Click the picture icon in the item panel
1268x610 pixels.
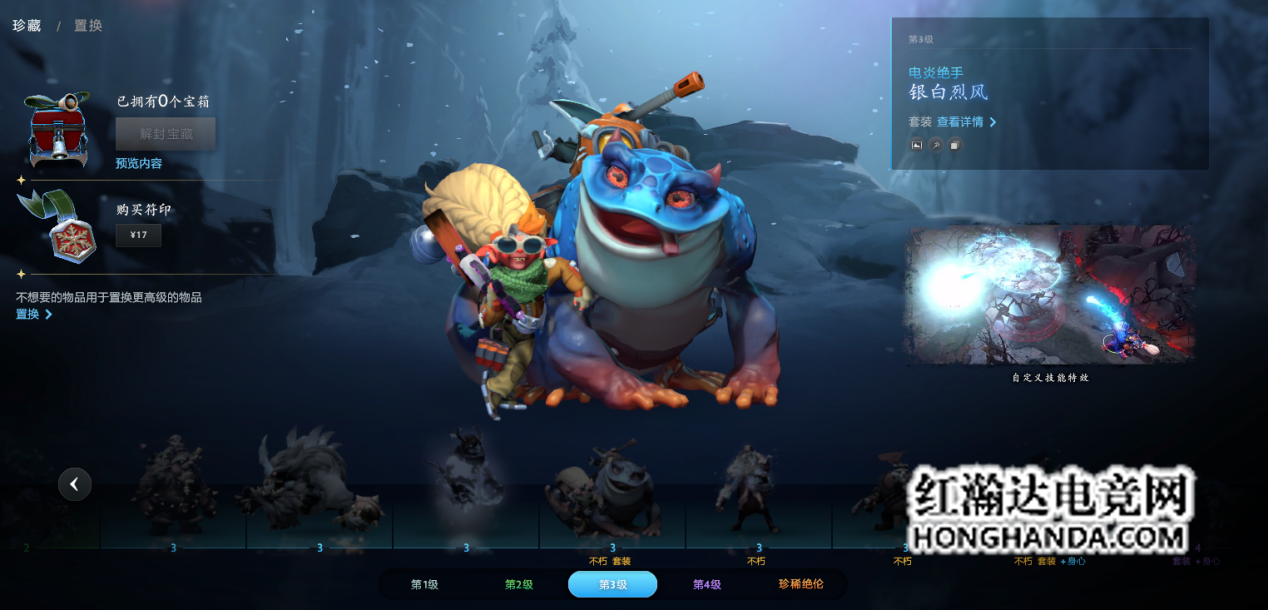[916, 145]
